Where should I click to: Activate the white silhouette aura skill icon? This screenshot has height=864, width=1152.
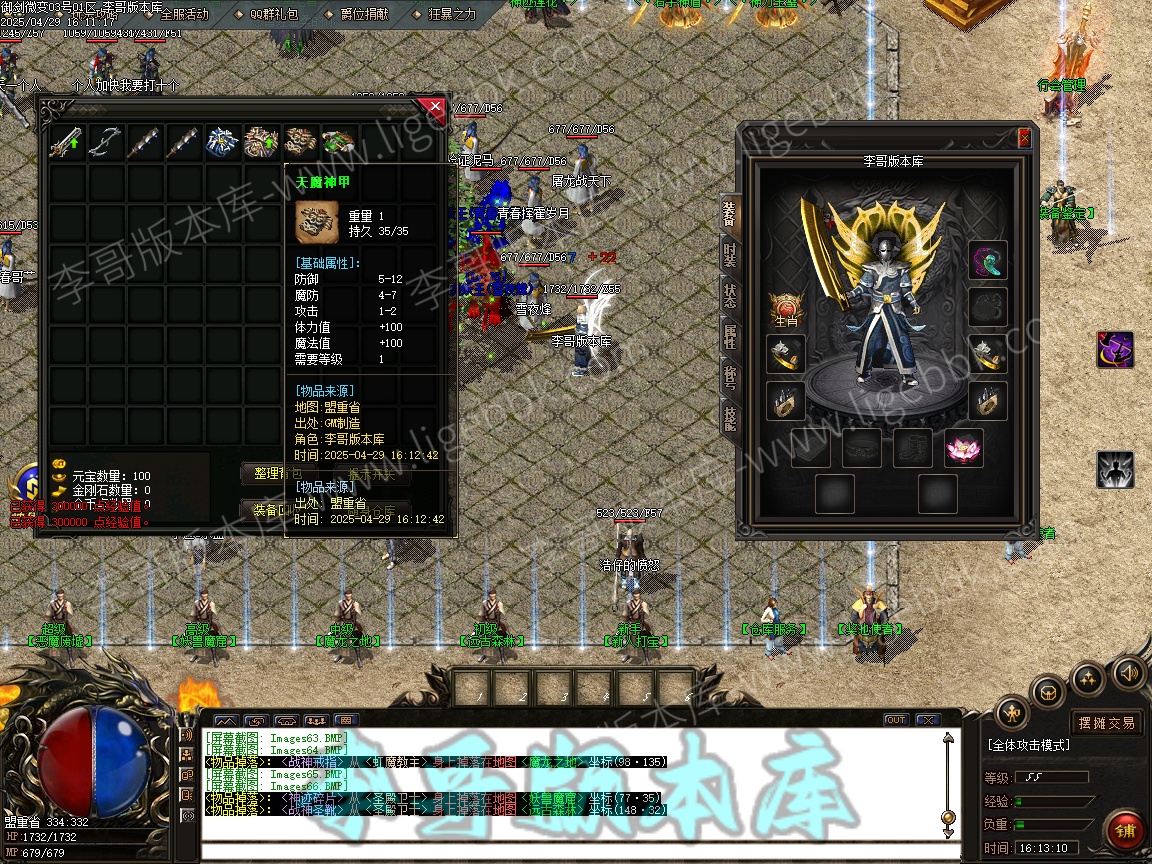pos(1115,469)
